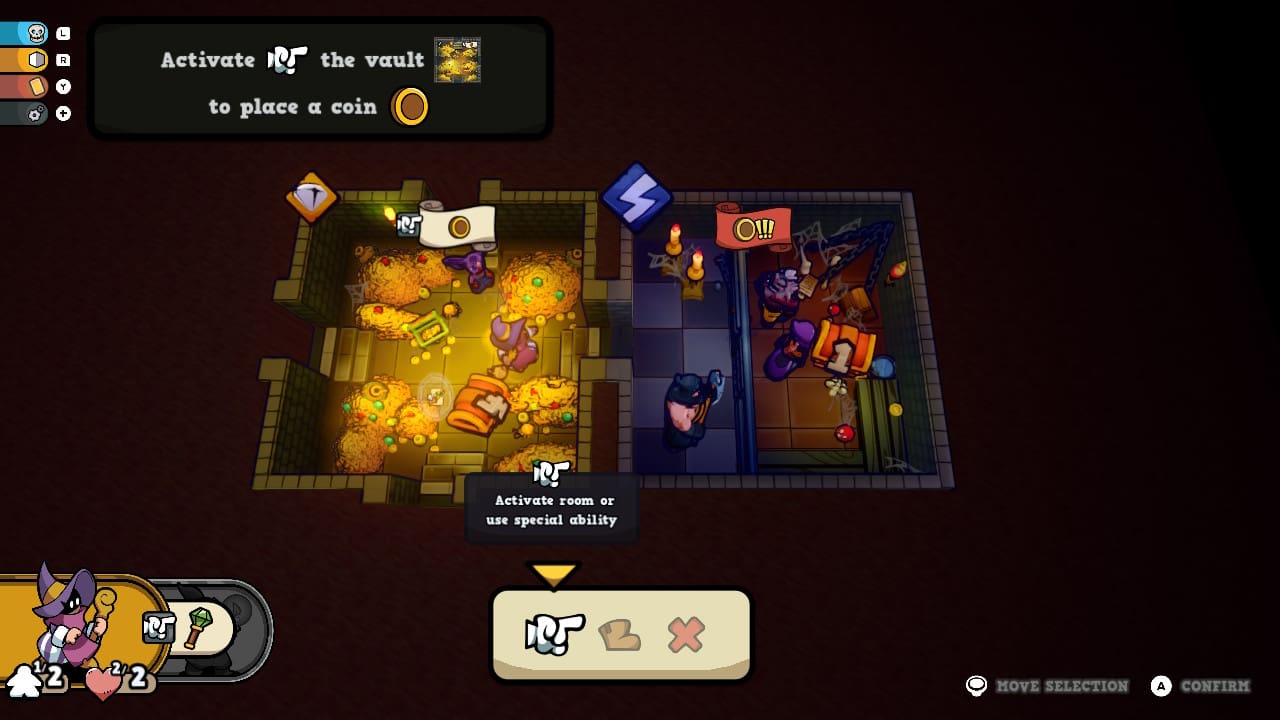Click the blue lightning bolt room marker
This screenshot has width=1280, height=720.
pyautogui.click(x=637, y=196)
